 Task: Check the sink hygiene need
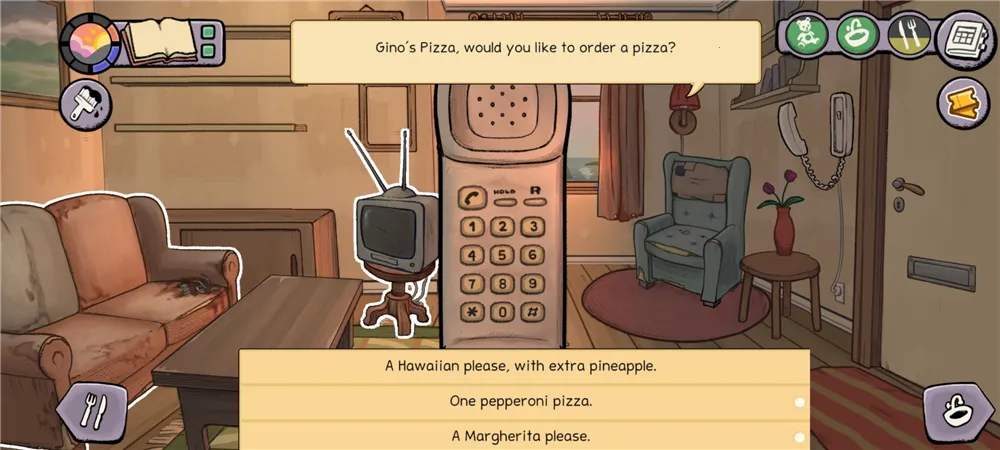(x=856, y=35)
